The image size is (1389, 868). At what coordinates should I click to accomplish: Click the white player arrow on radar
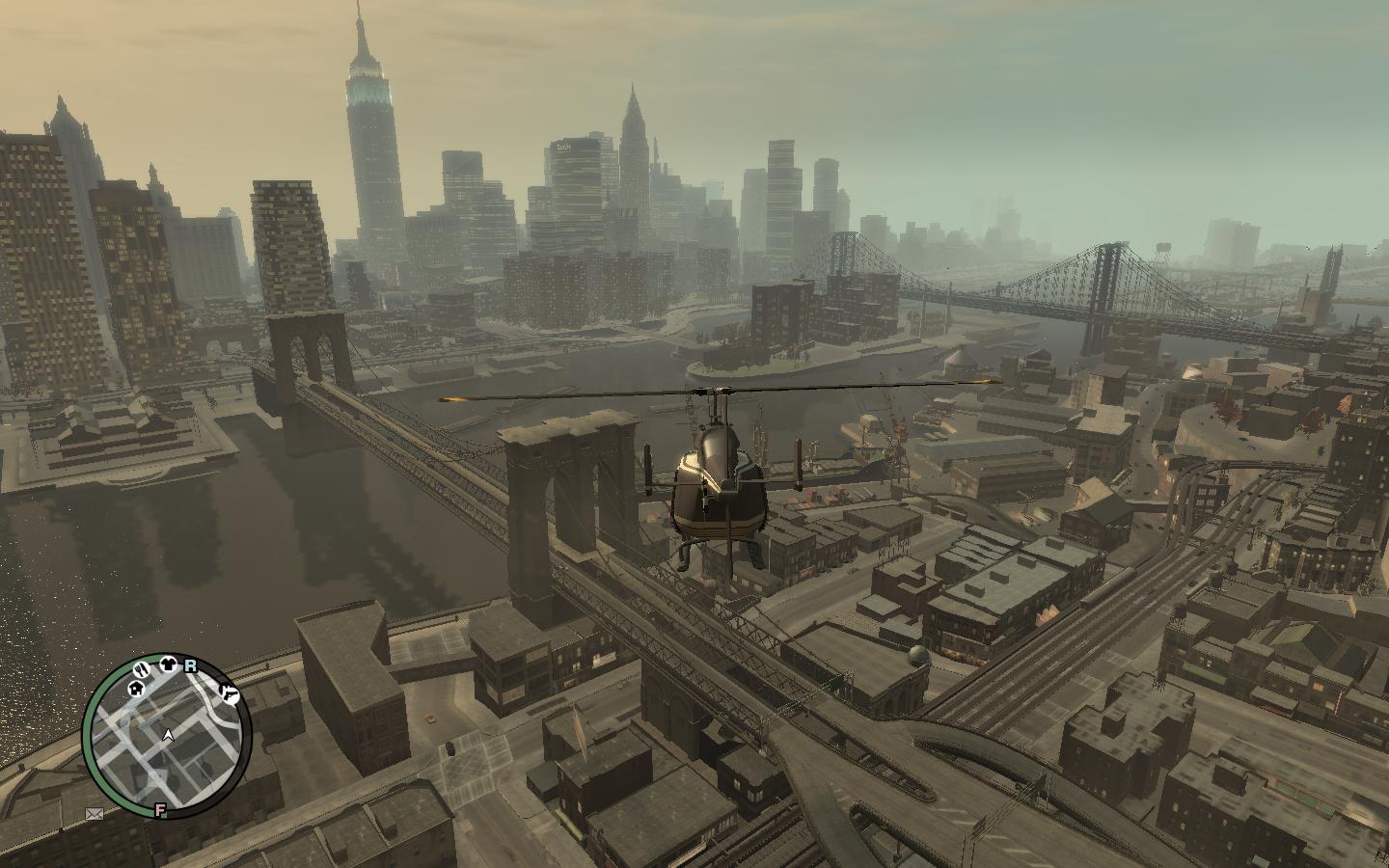(x=169, y=735)
